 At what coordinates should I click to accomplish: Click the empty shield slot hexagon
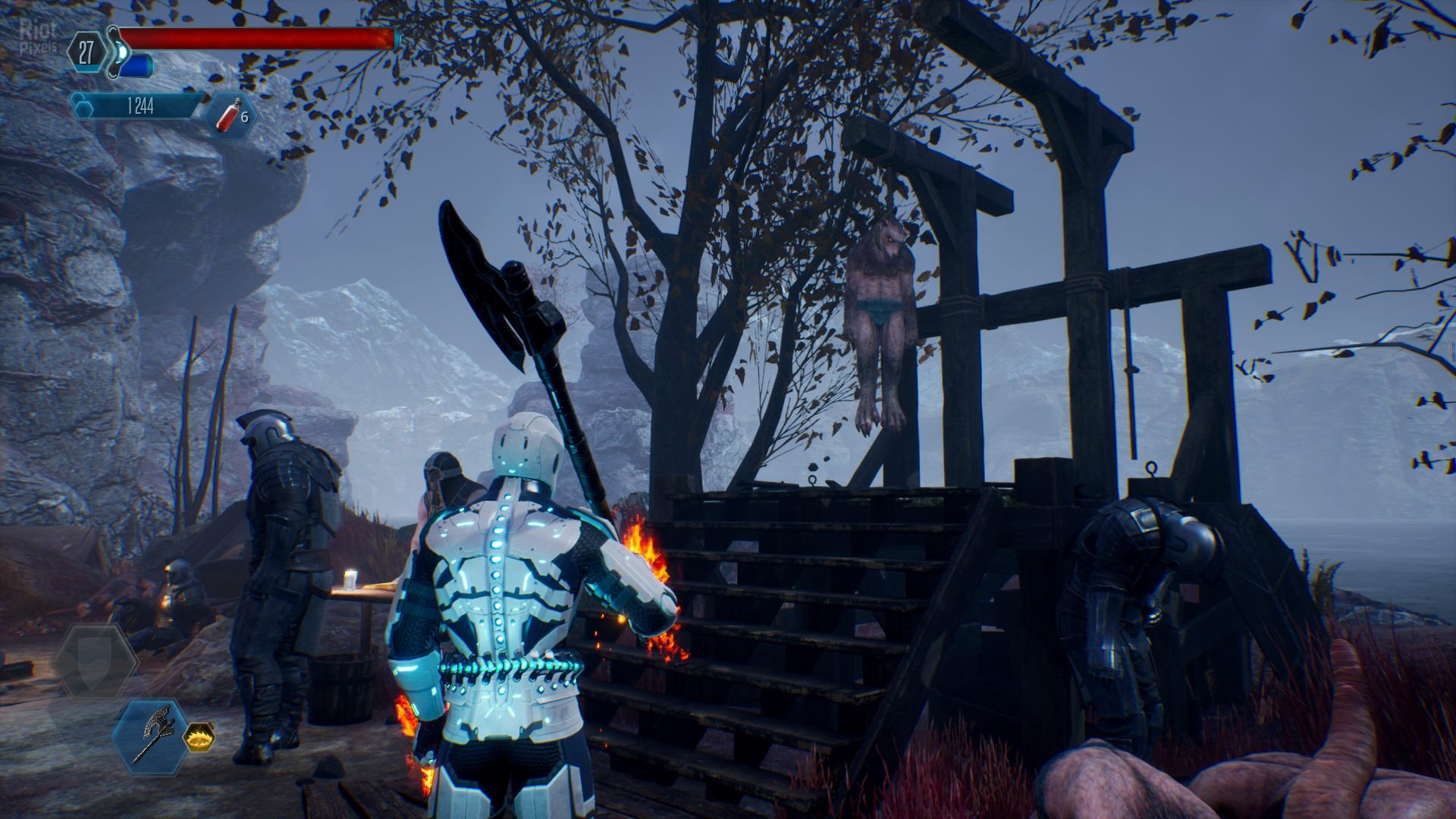coord(94,662)
